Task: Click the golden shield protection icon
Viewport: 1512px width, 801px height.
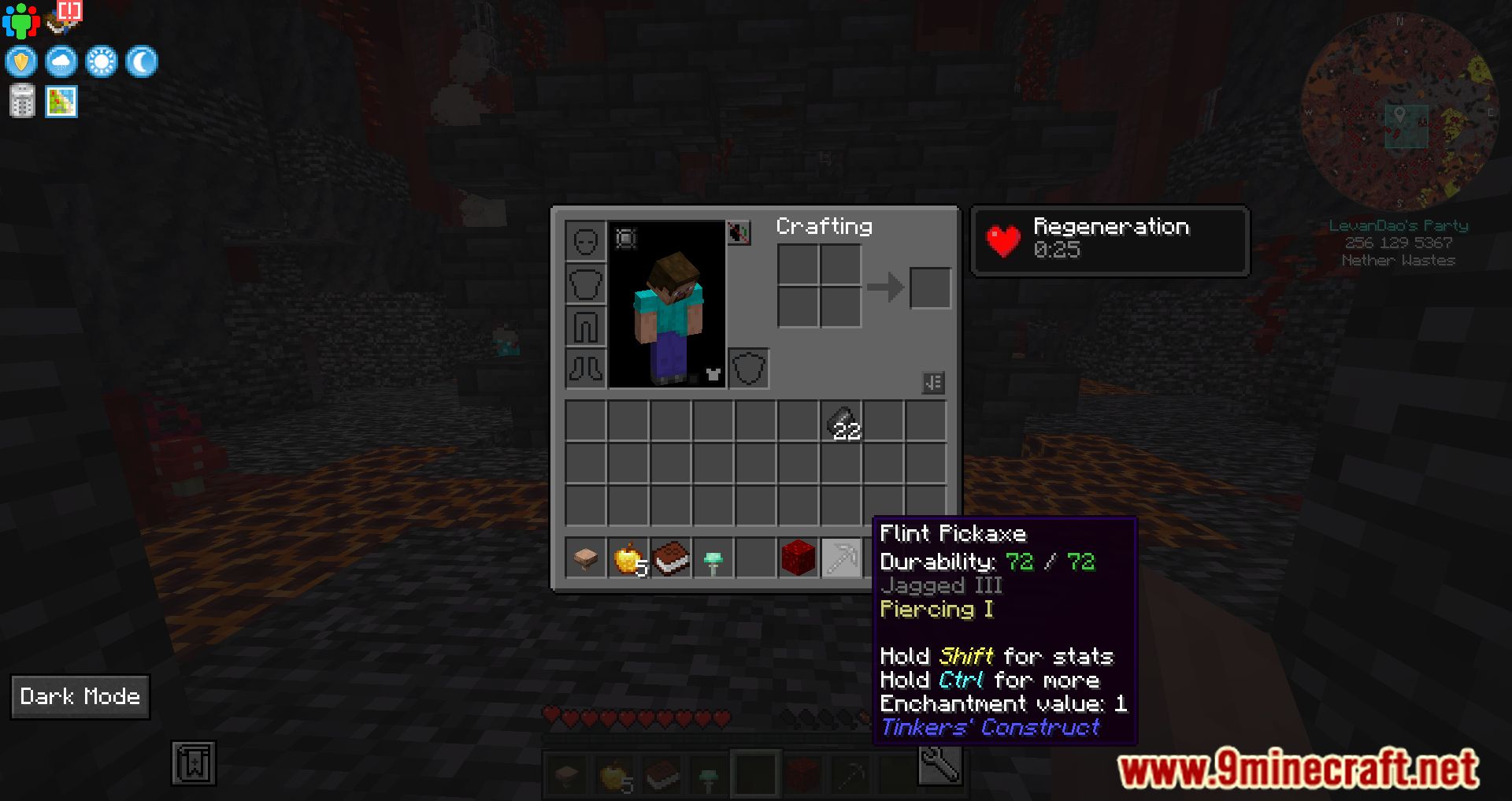Action: click(21, 61)
